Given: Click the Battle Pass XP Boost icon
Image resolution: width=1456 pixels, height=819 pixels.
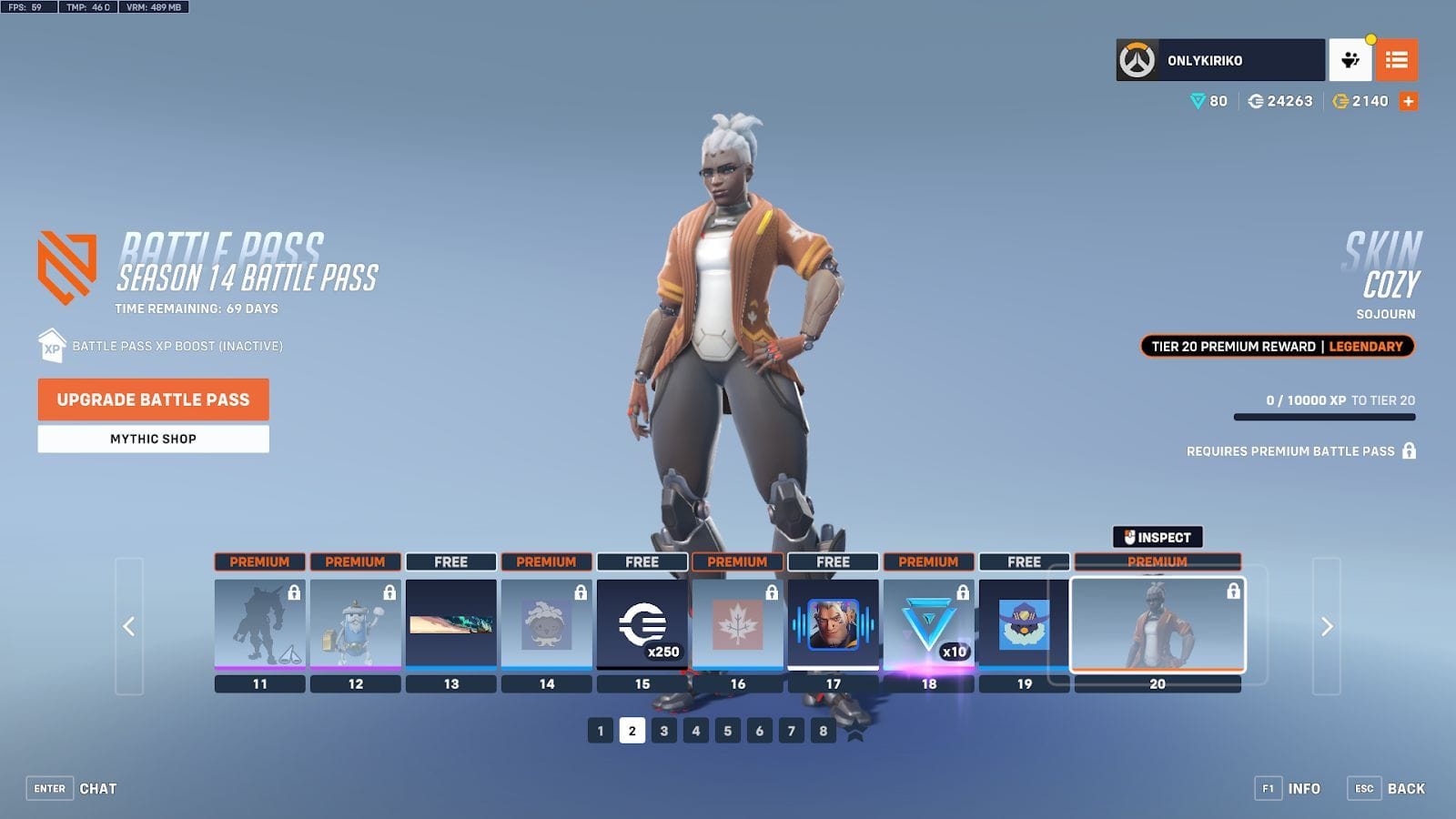Looking at the screenshot, I should click(x=50, y=348).
